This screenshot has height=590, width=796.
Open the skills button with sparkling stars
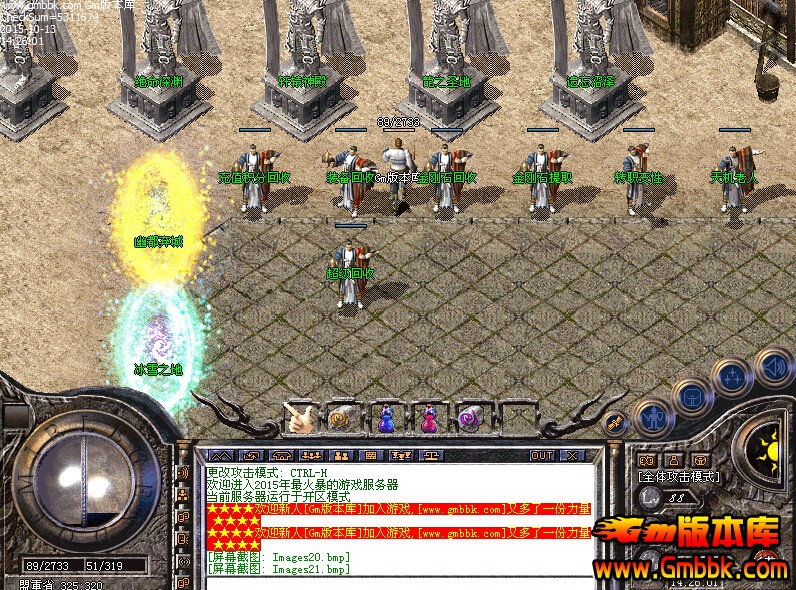[732, 377]
